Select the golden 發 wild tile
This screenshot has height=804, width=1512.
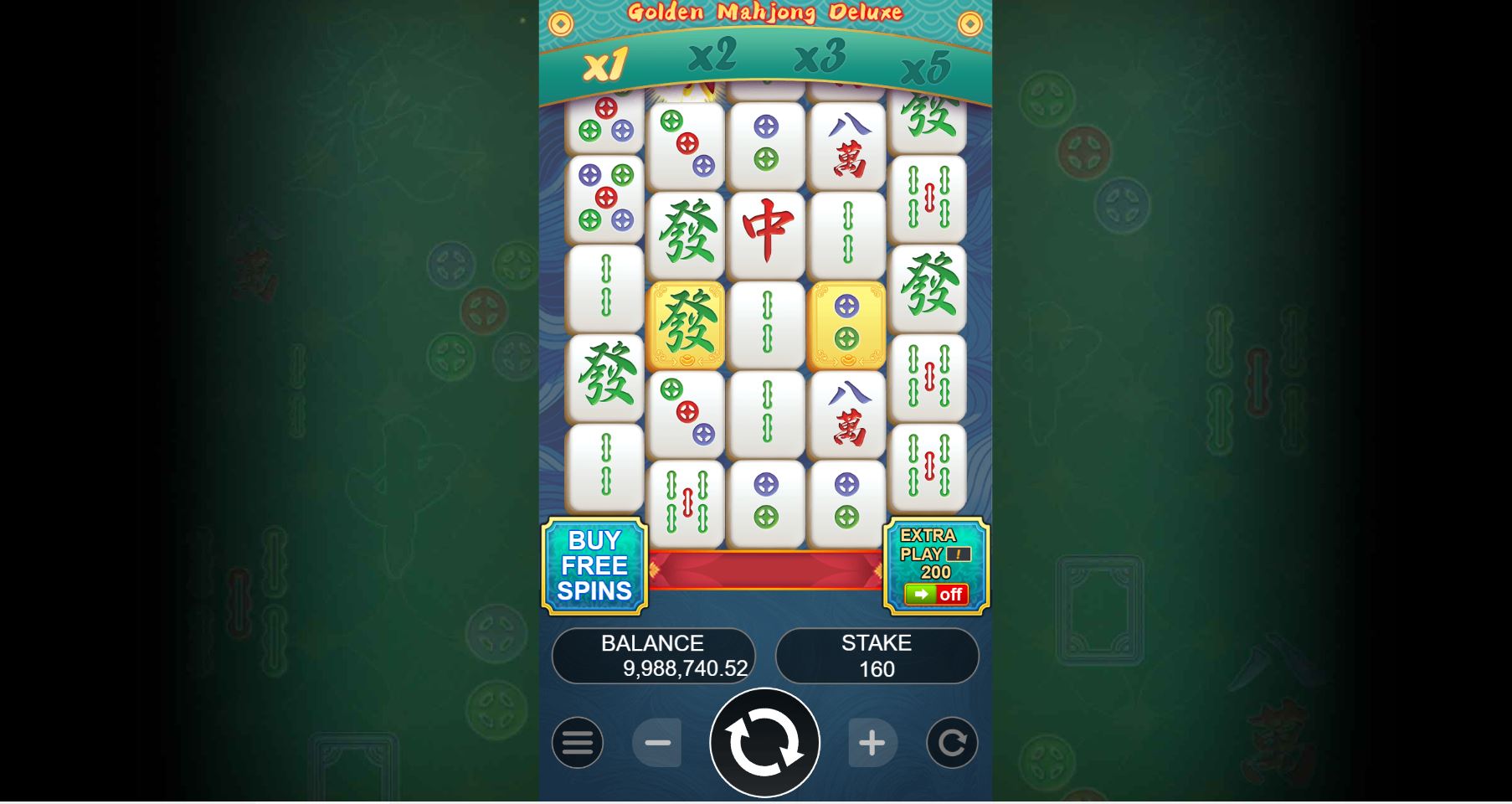pos(686,325)
